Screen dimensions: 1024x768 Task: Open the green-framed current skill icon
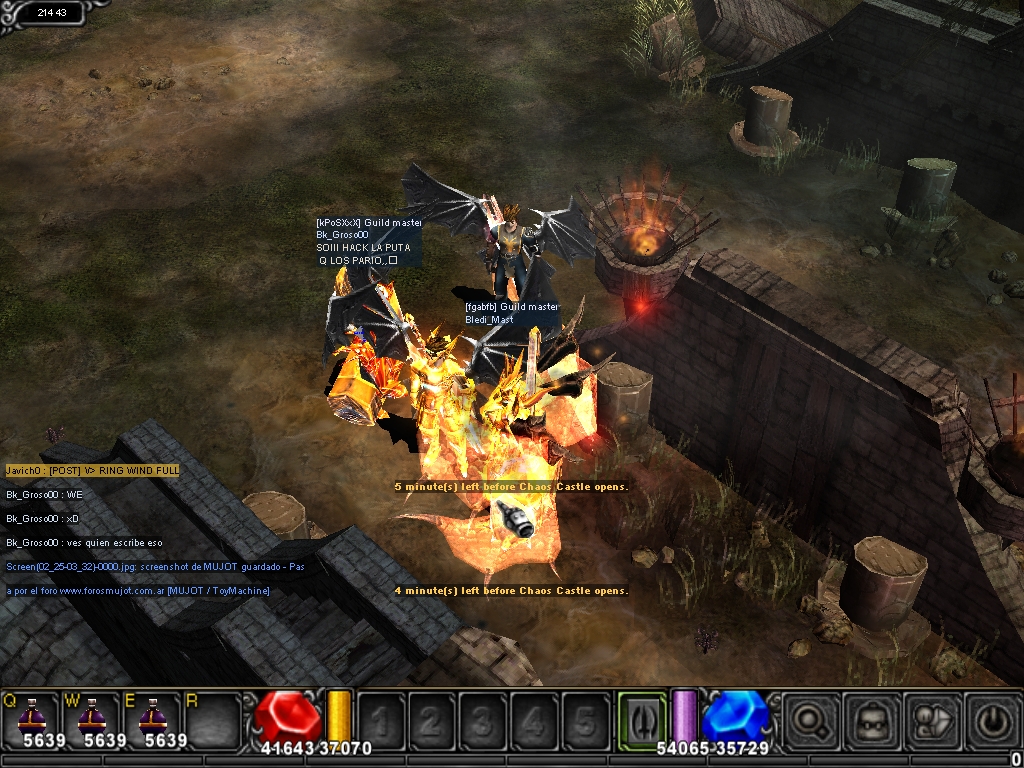click(641, 719)
